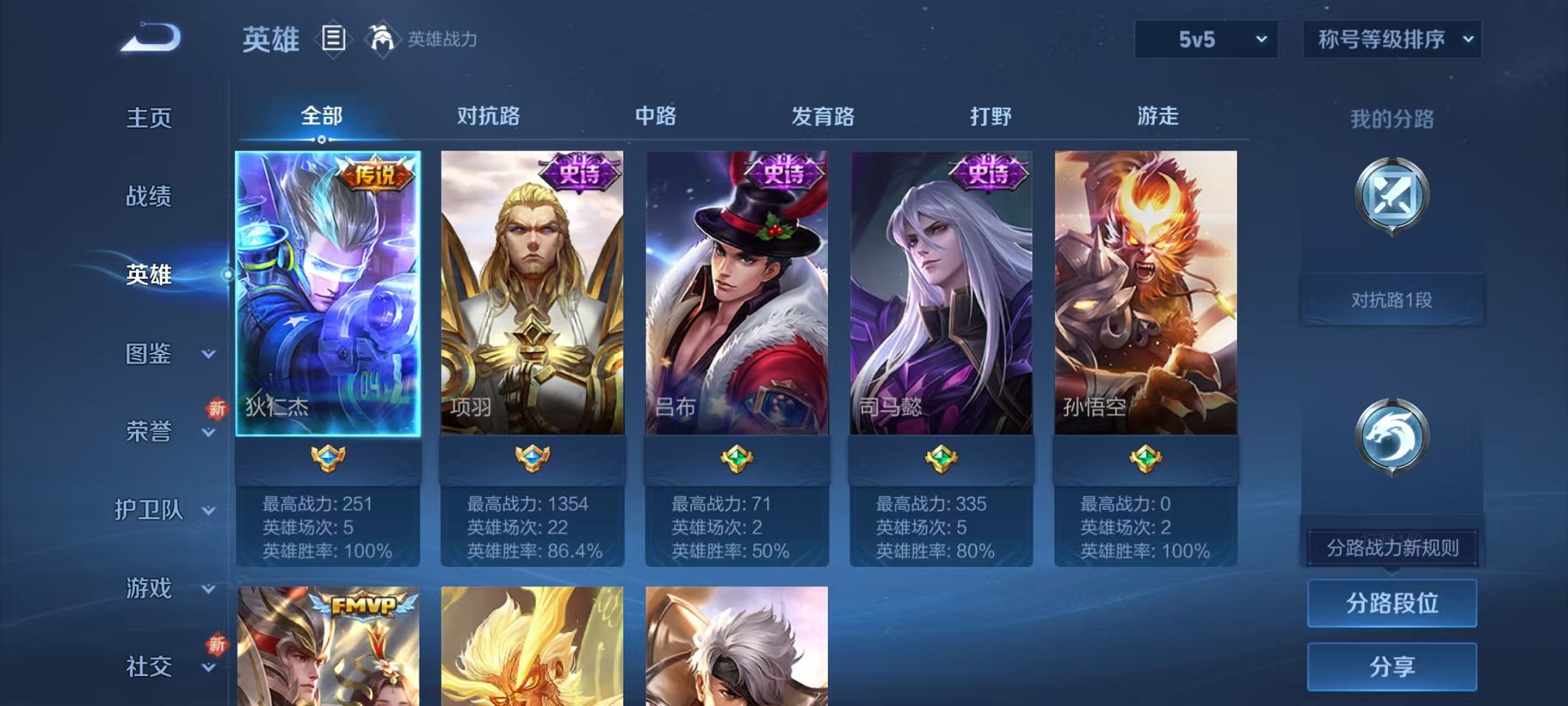Click the 分享 button
The height and width of the screenshot is (706, 1568).
pyautogui.click(x=1391, y=667)
